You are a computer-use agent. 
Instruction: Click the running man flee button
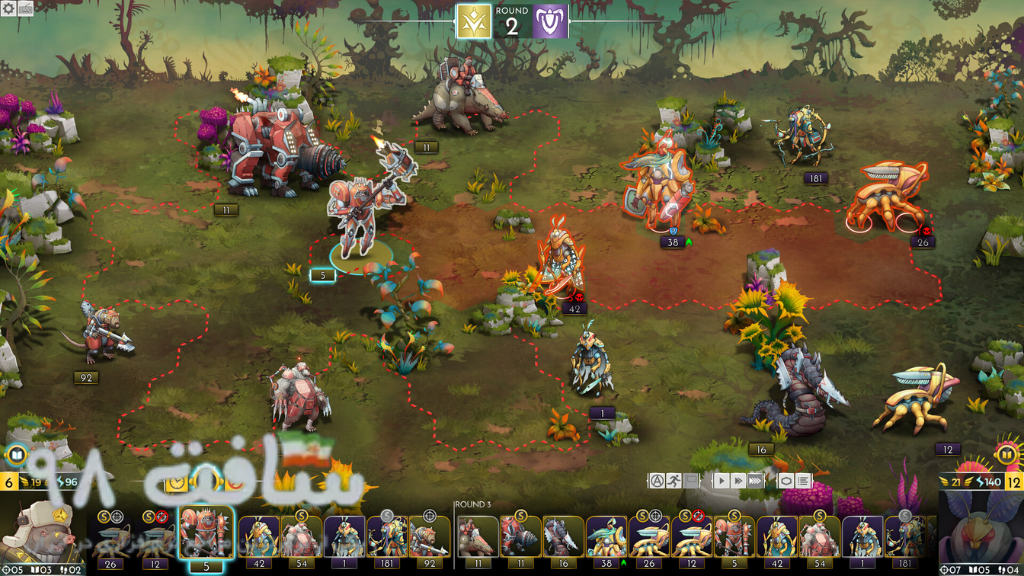click(x=674, y=481)
